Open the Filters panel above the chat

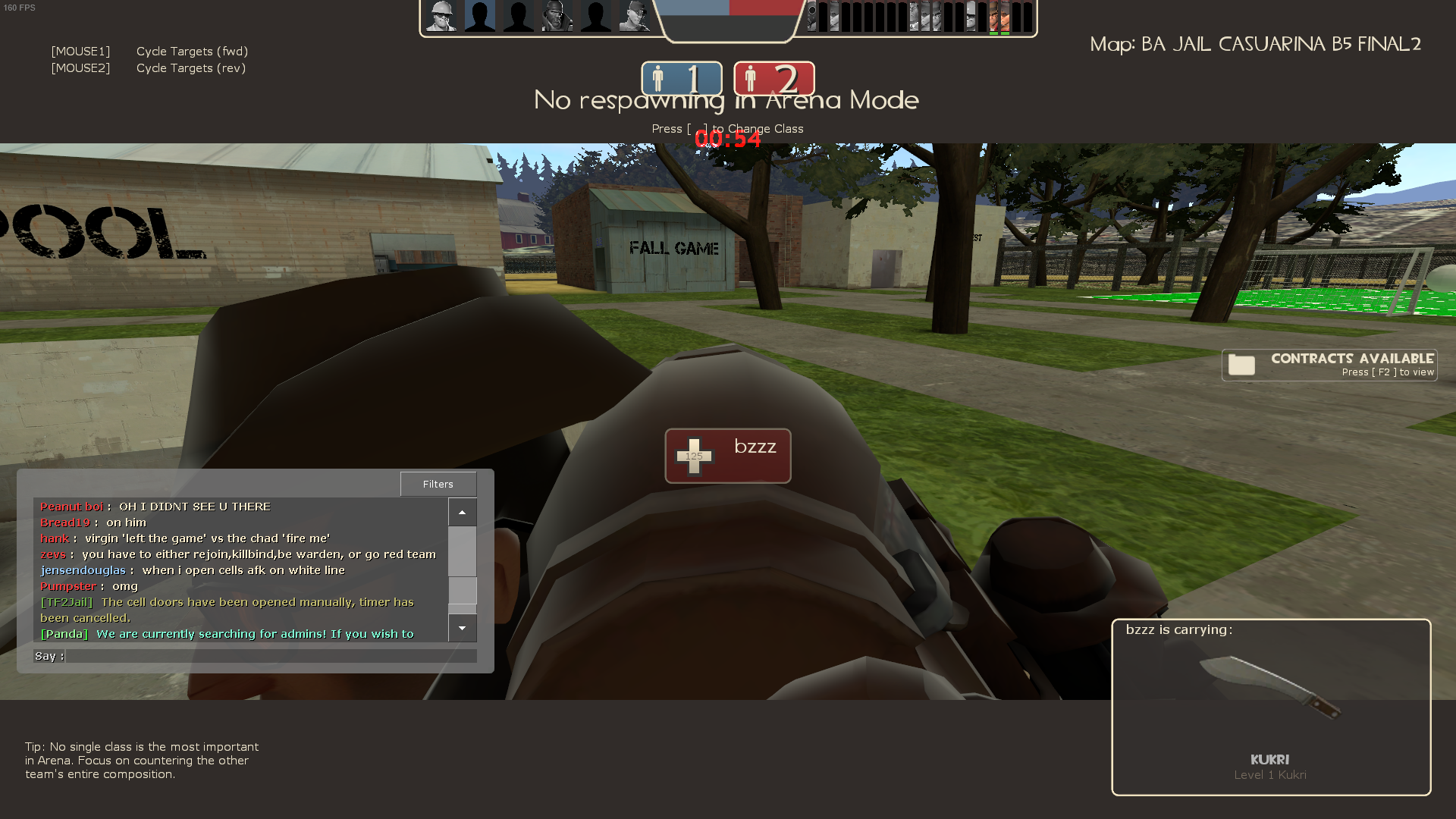click(438, 484)
